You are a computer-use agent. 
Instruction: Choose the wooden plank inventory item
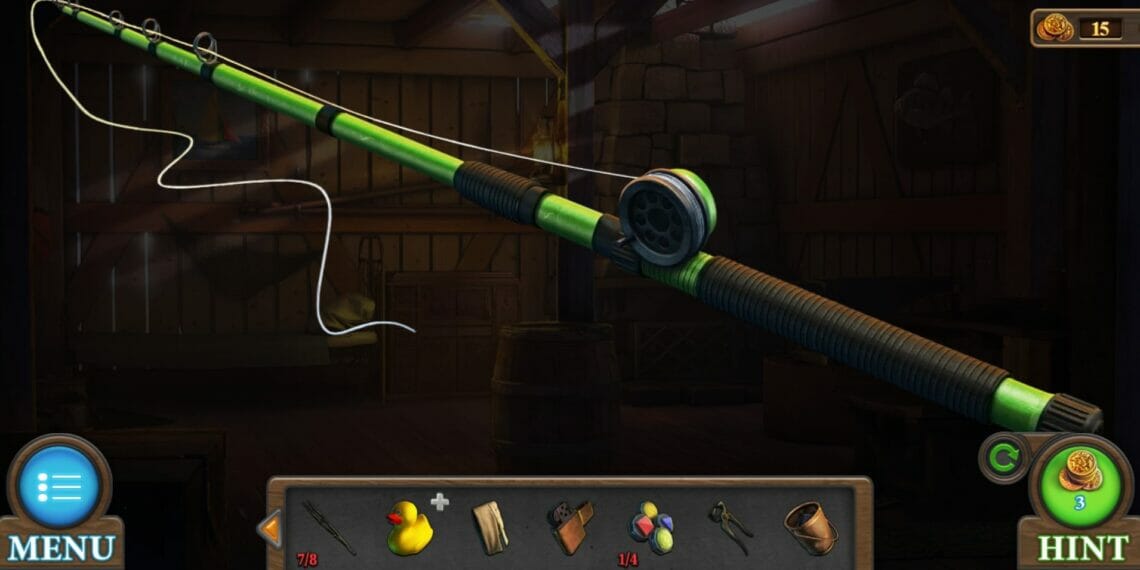tap(490, 526)
